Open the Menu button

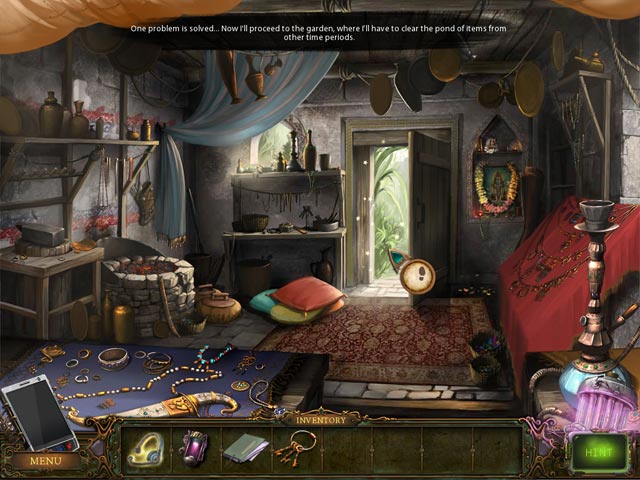(43, 461)
